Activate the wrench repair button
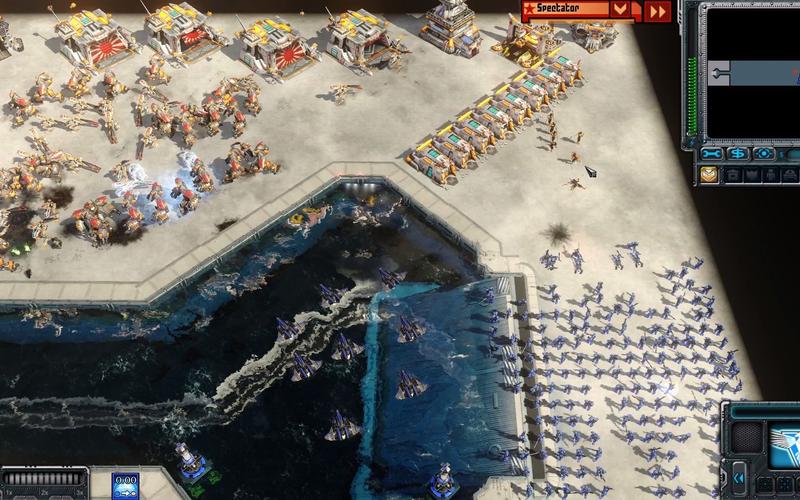Screen dimensions: 800x500 (x=713, y=154)
